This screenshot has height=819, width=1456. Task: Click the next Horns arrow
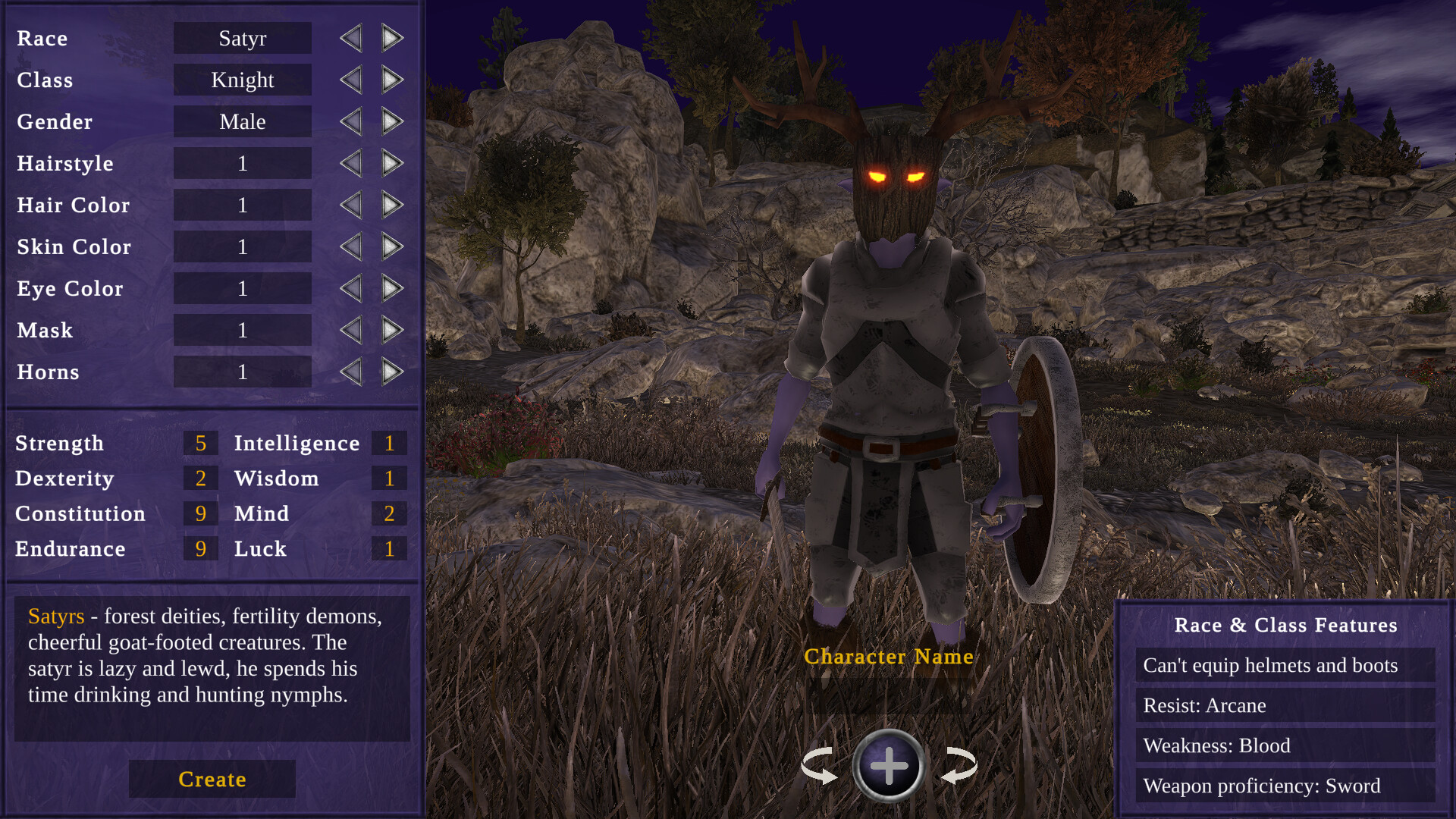[x=391, y=372]
